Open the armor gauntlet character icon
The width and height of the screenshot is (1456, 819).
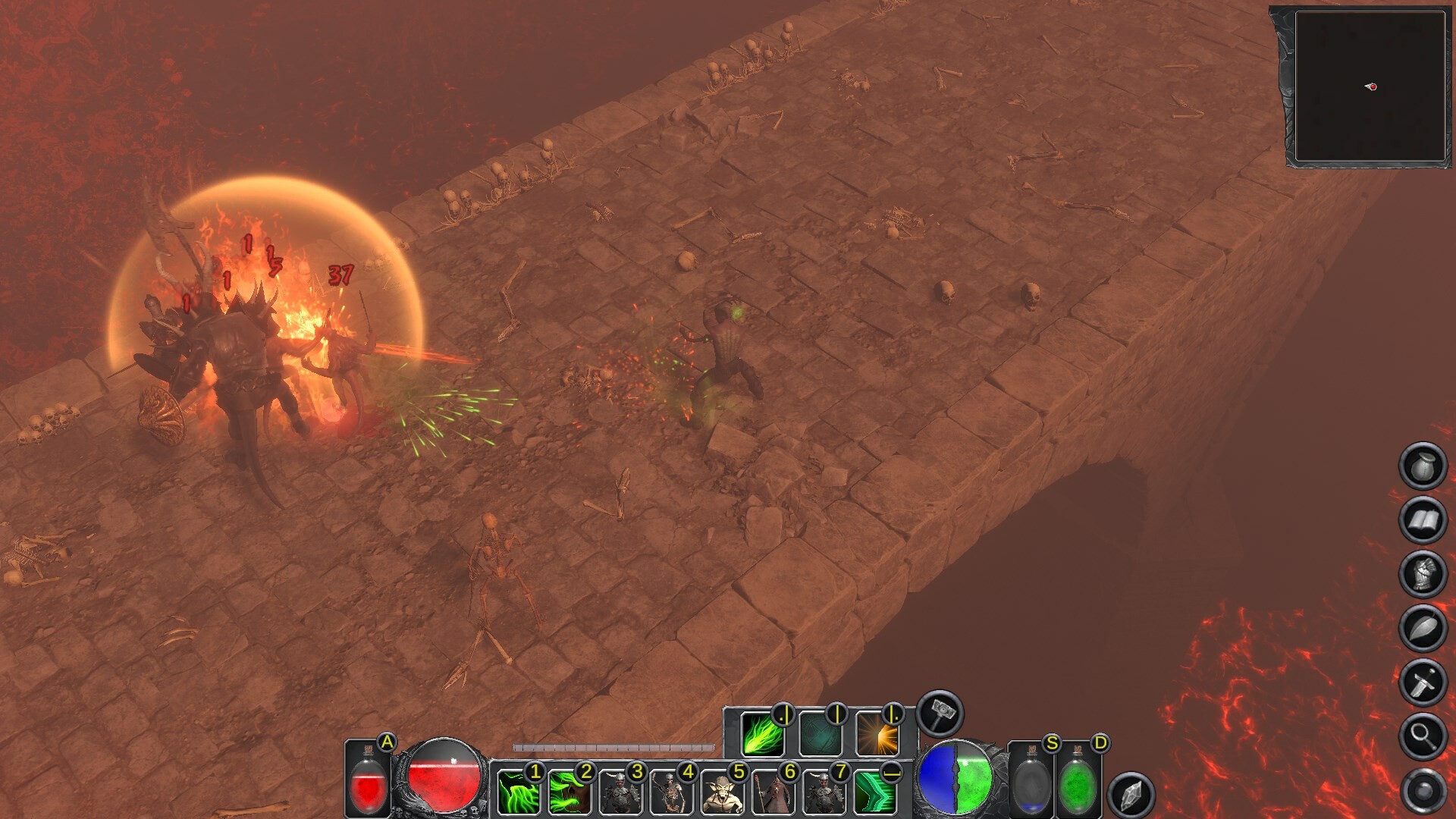point(1423,573)
